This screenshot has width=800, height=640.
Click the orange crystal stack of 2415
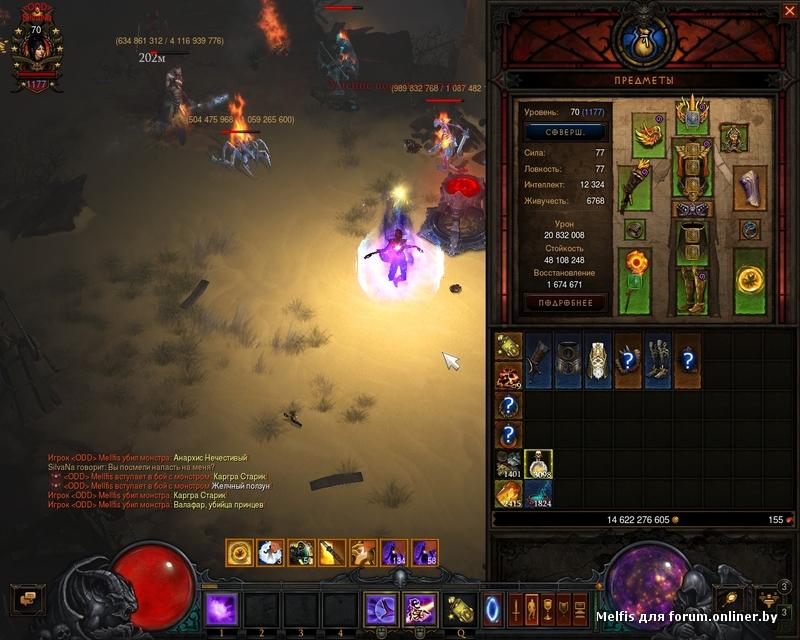(x=509, y=494)
